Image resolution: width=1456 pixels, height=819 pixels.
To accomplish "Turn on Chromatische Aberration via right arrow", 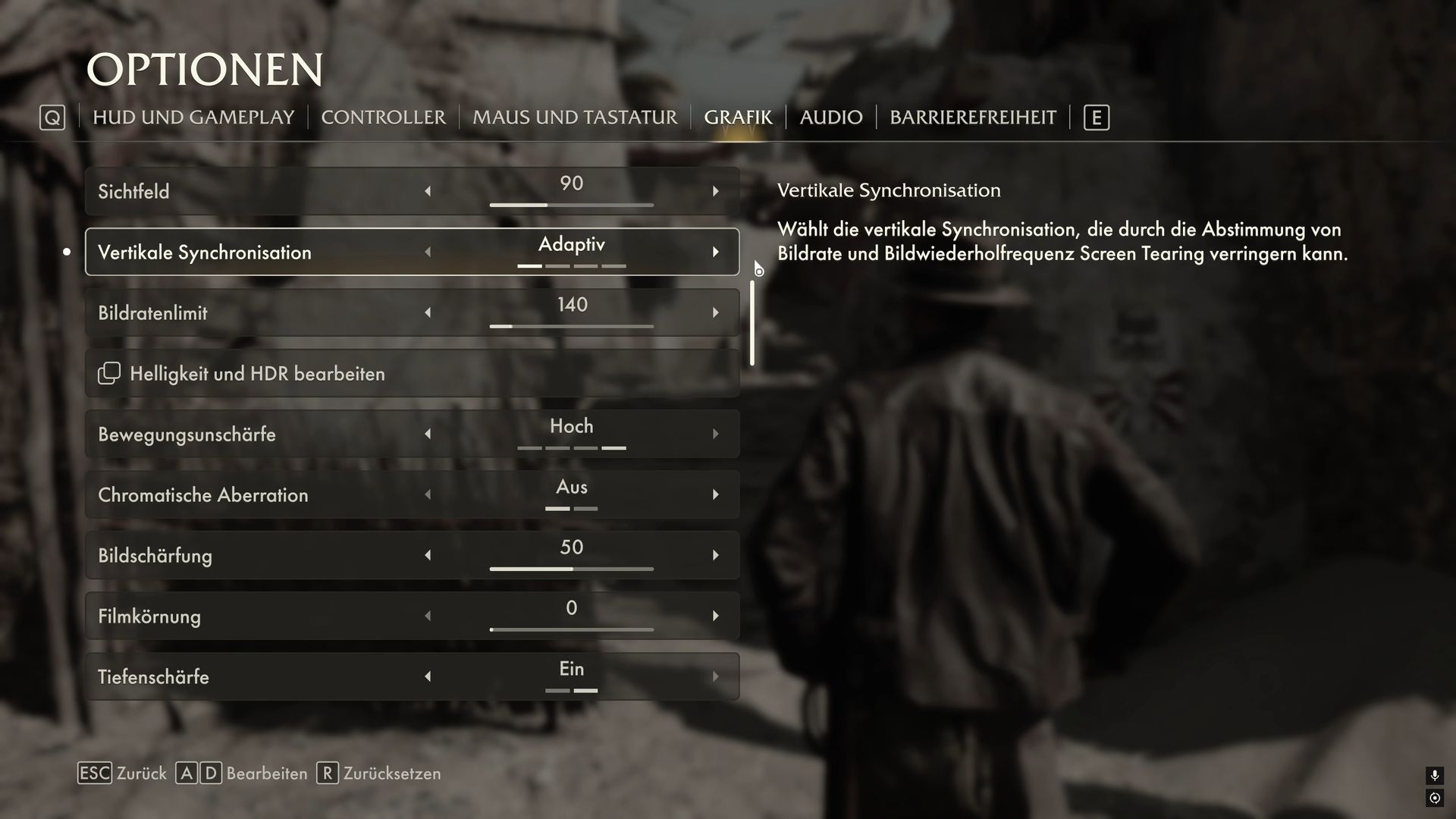I will (715, 494).
